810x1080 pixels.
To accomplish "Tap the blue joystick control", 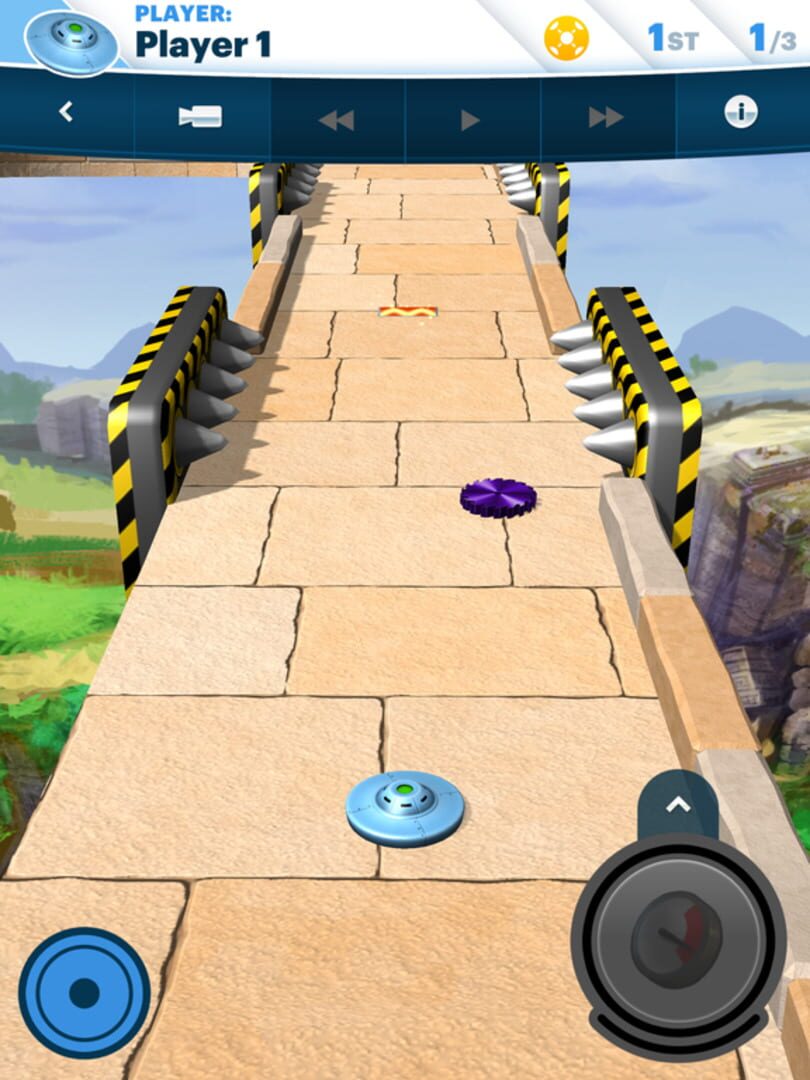I will tap(84, 993).
